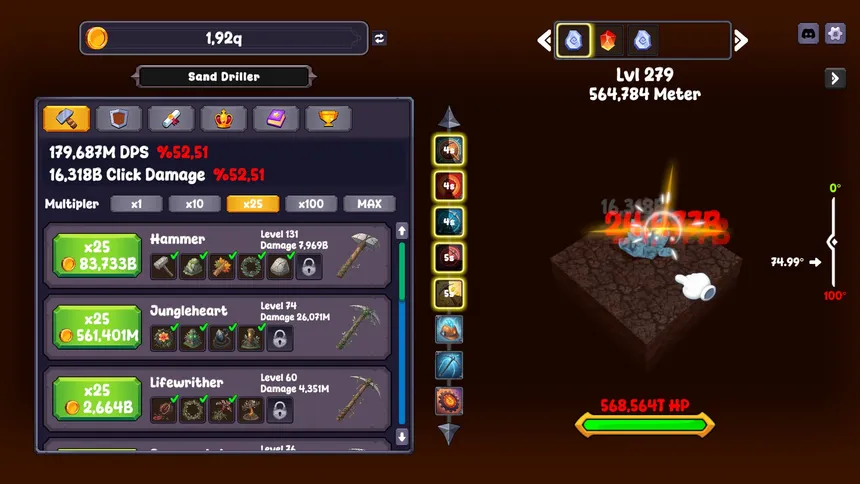
Task: Switch to the trophy tab
Action: point(328,119)
